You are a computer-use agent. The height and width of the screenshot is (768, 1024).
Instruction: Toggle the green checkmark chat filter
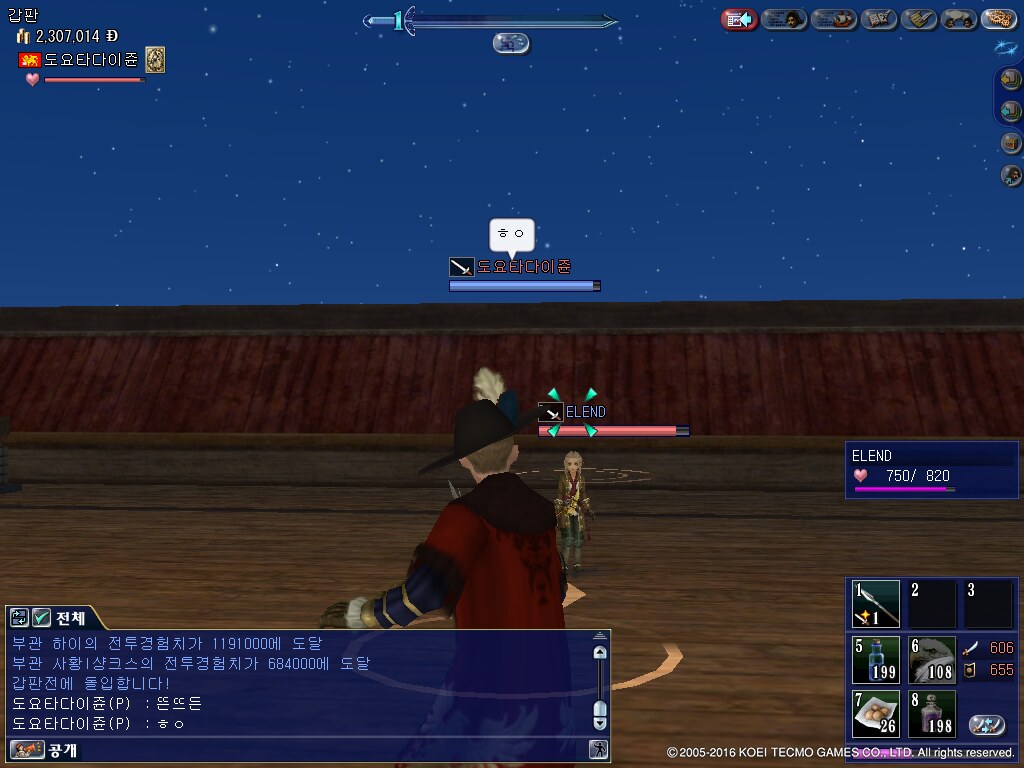41,618
